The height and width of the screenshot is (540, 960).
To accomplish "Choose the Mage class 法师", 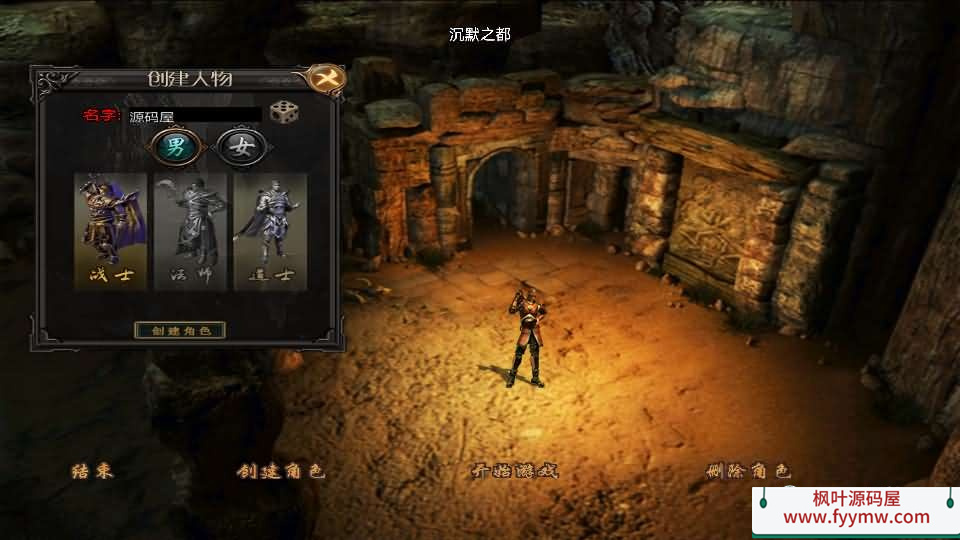I will pos(190,231).
